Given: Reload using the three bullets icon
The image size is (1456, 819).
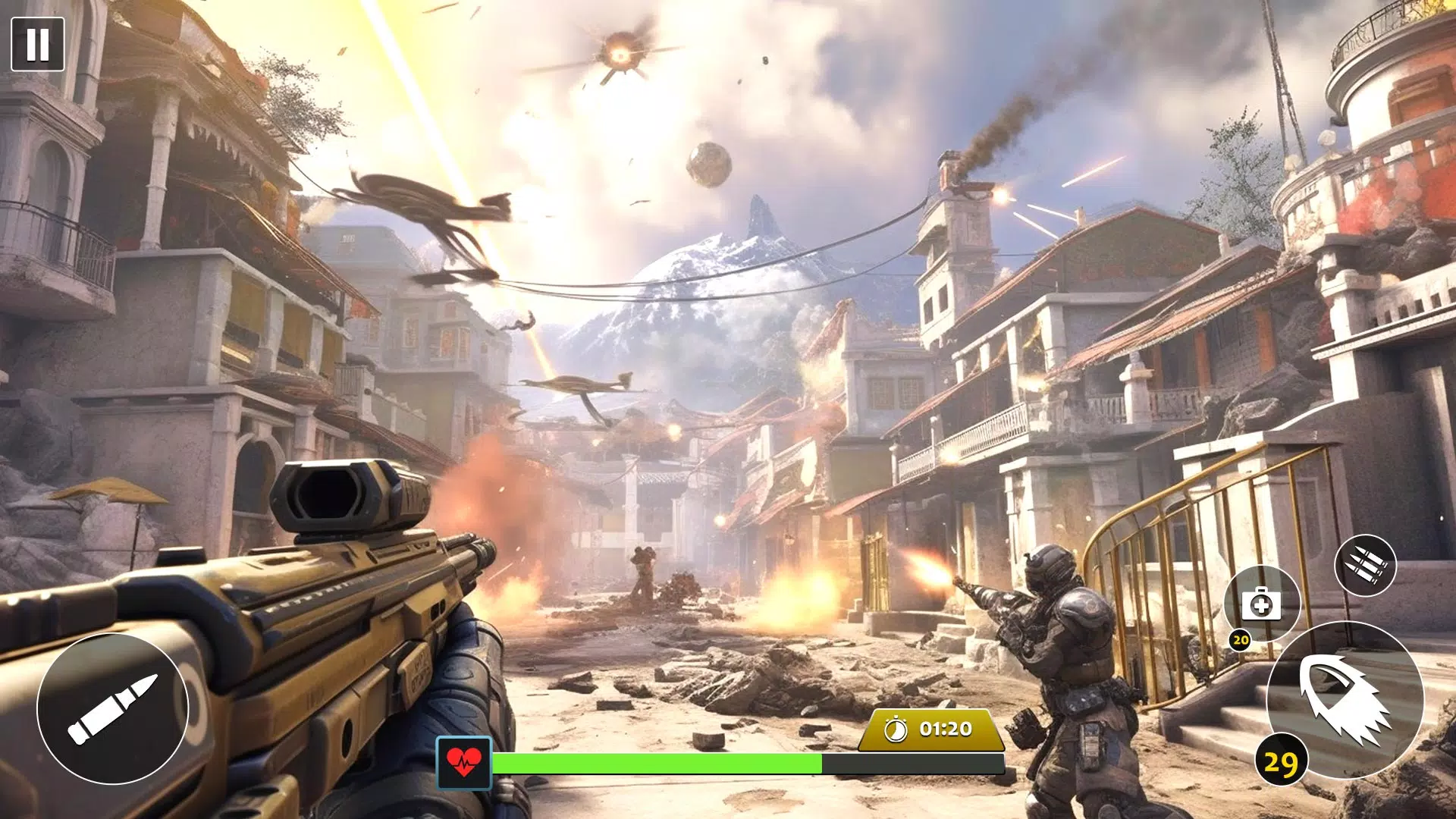Looking at the screenshot, I should click(1365, 565).
